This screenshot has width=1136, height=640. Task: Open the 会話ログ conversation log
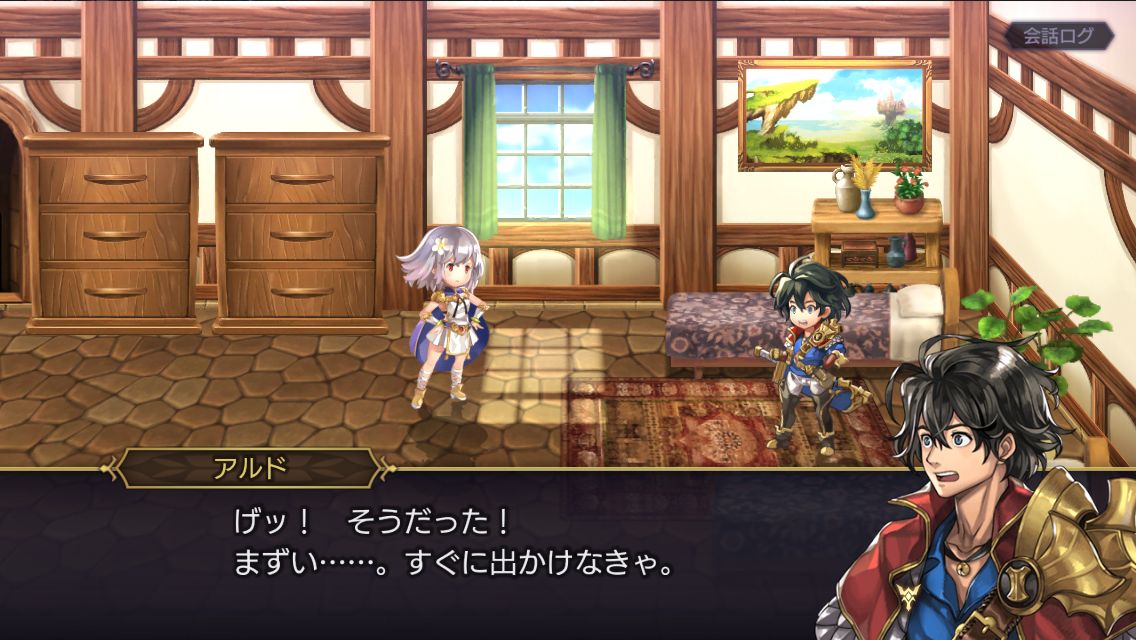click(1059, 36)
